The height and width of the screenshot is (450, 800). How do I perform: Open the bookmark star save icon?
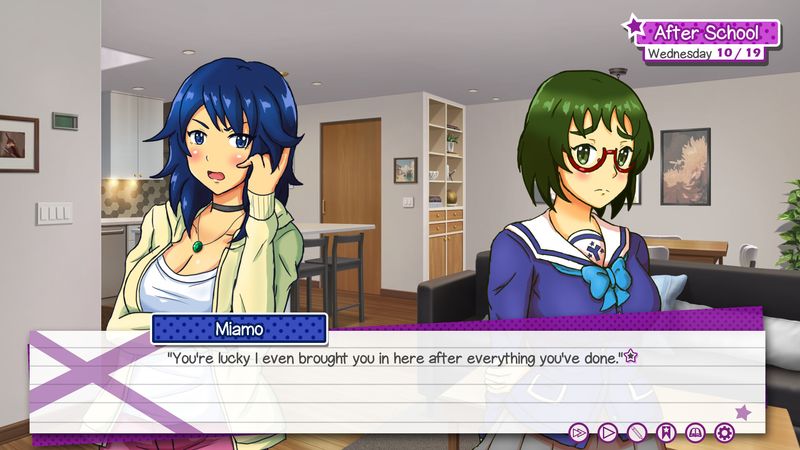(665, 432)
